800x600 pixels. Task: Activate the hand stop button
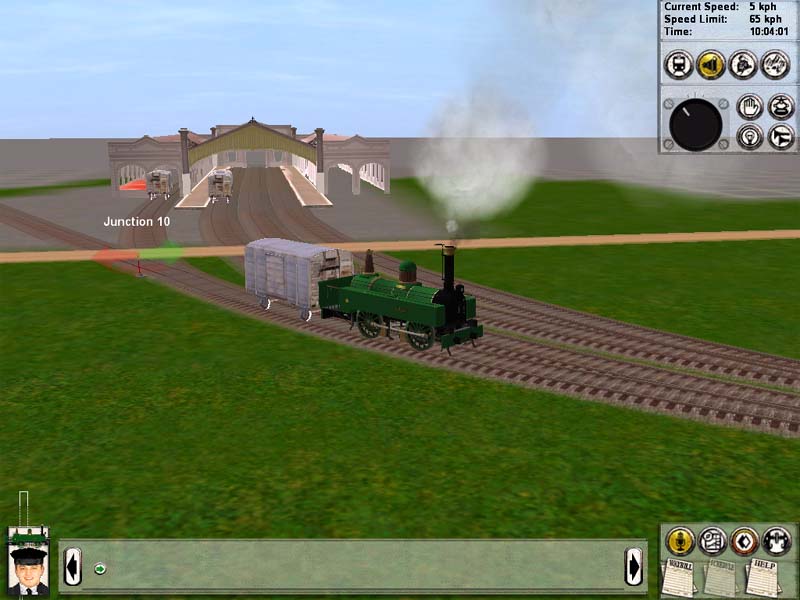[x=749, y=107]
